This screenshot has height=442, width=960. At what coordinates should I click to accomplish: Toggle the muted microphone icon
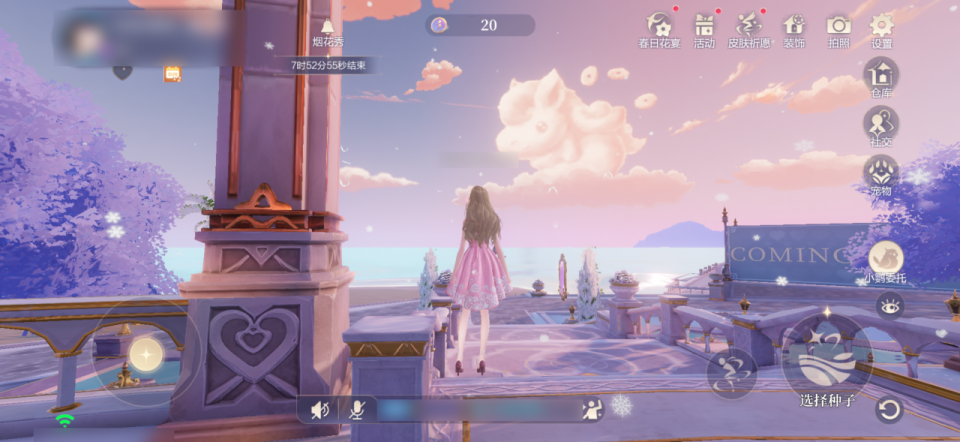click(356, 408)
